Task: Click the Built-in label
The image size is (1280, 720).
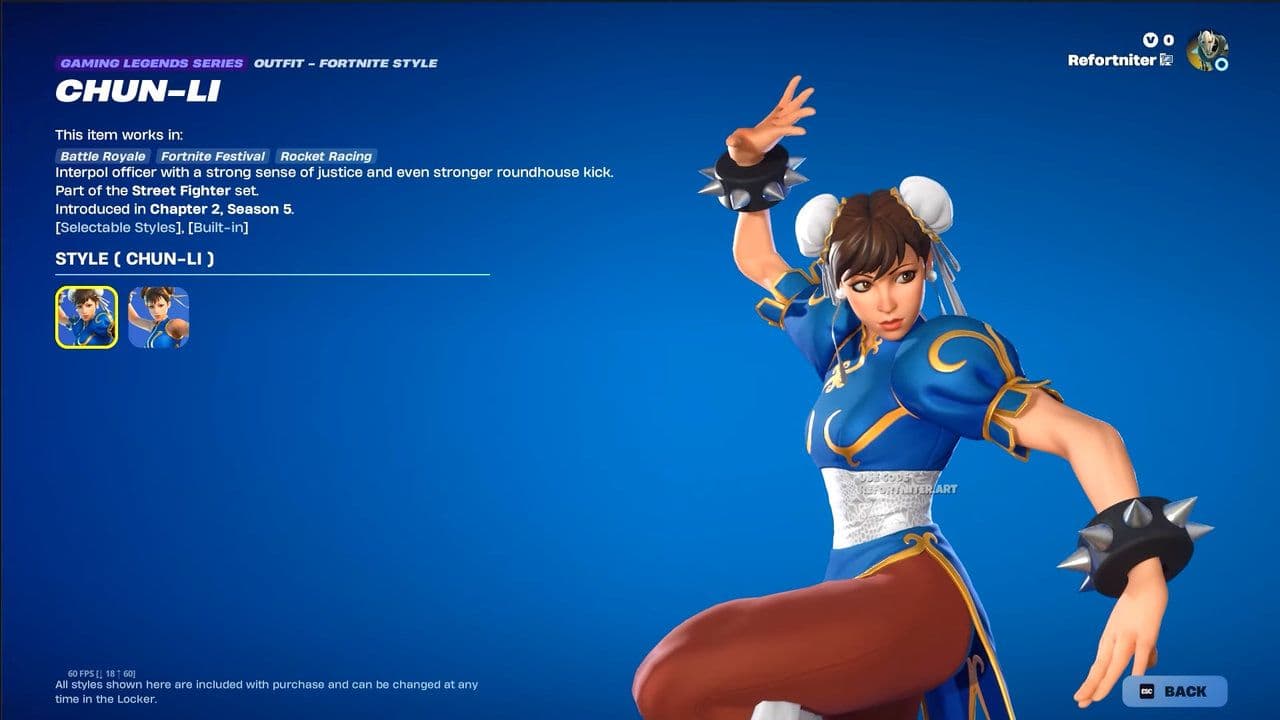Action: pos(218,227)
